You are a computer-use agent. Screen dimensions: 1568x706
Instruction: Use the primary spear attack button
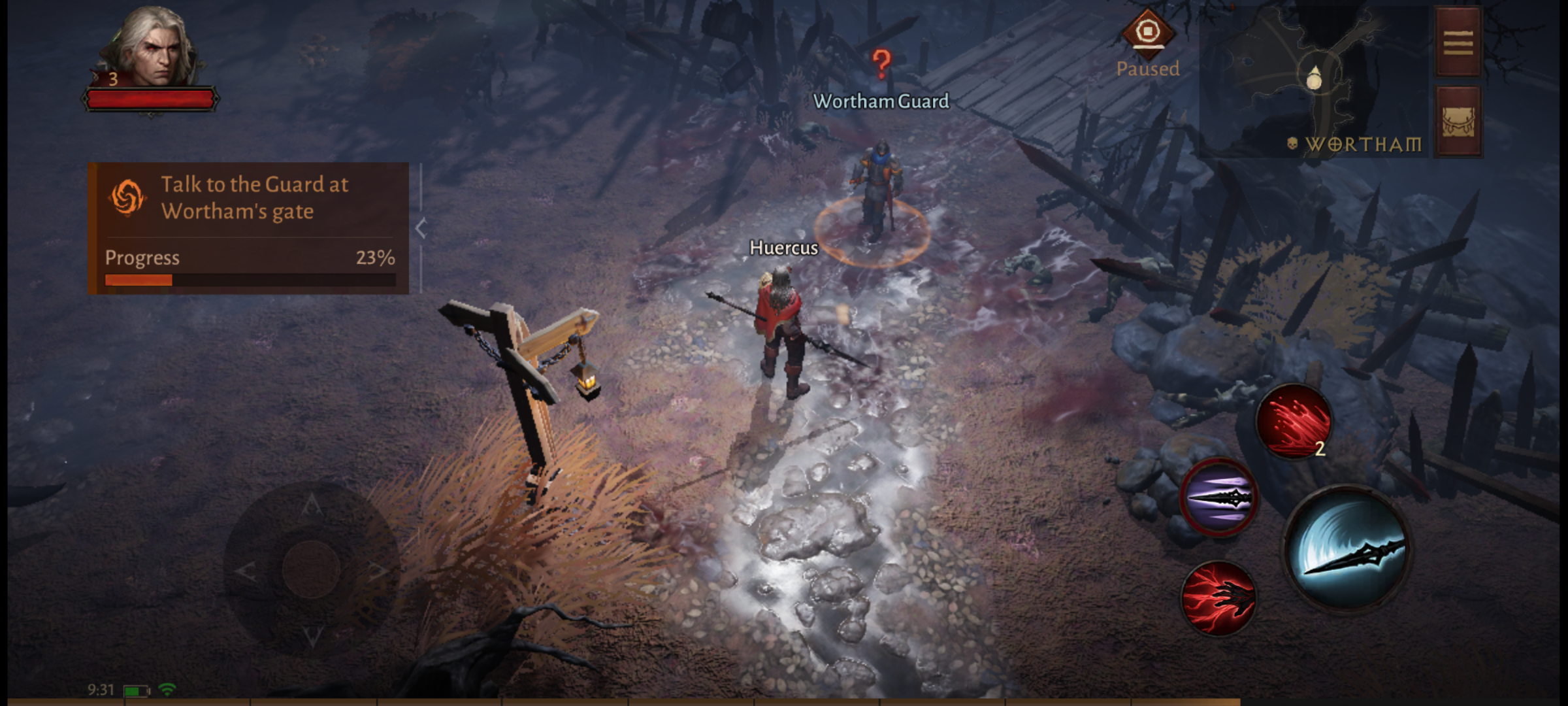click(1347, 548)
